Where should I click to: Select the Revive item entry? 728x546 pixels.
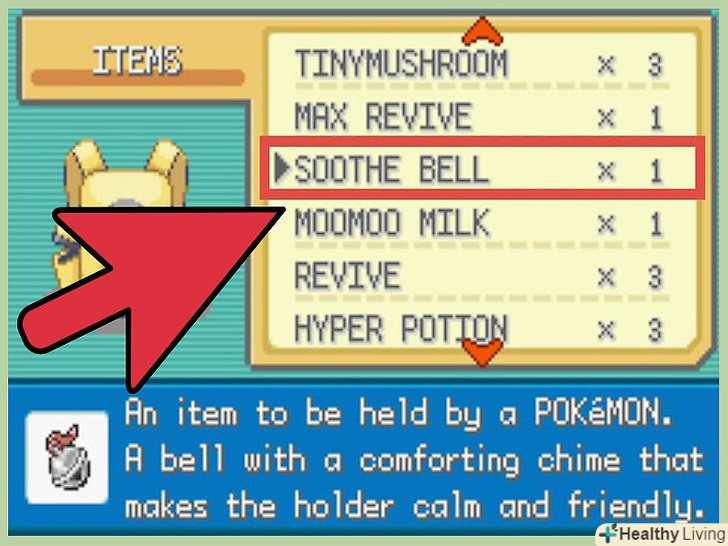(478, 276)
